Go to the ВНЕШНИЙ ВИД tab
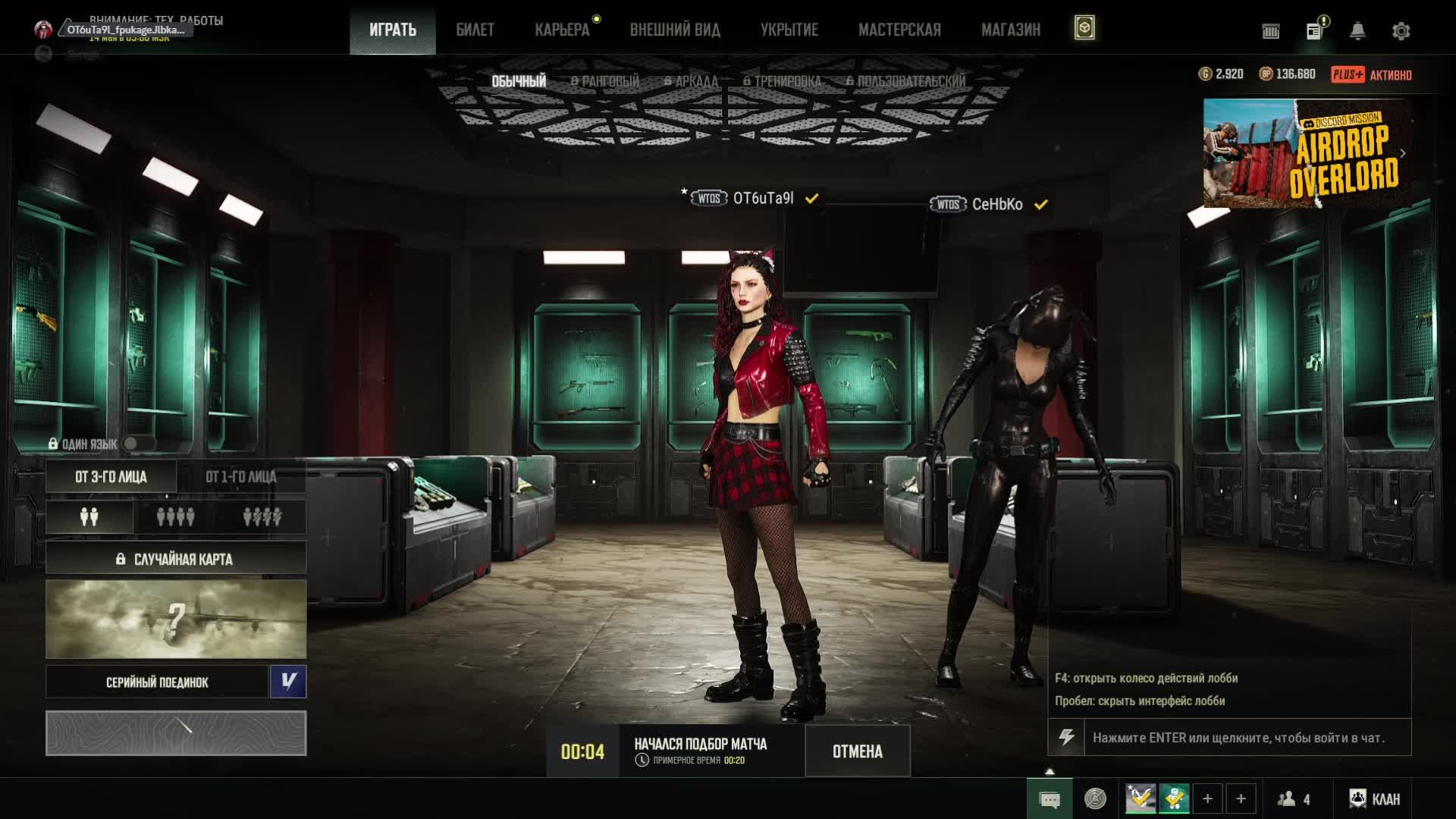Viewport: 1456px width, 819px height. pos(675,30)
